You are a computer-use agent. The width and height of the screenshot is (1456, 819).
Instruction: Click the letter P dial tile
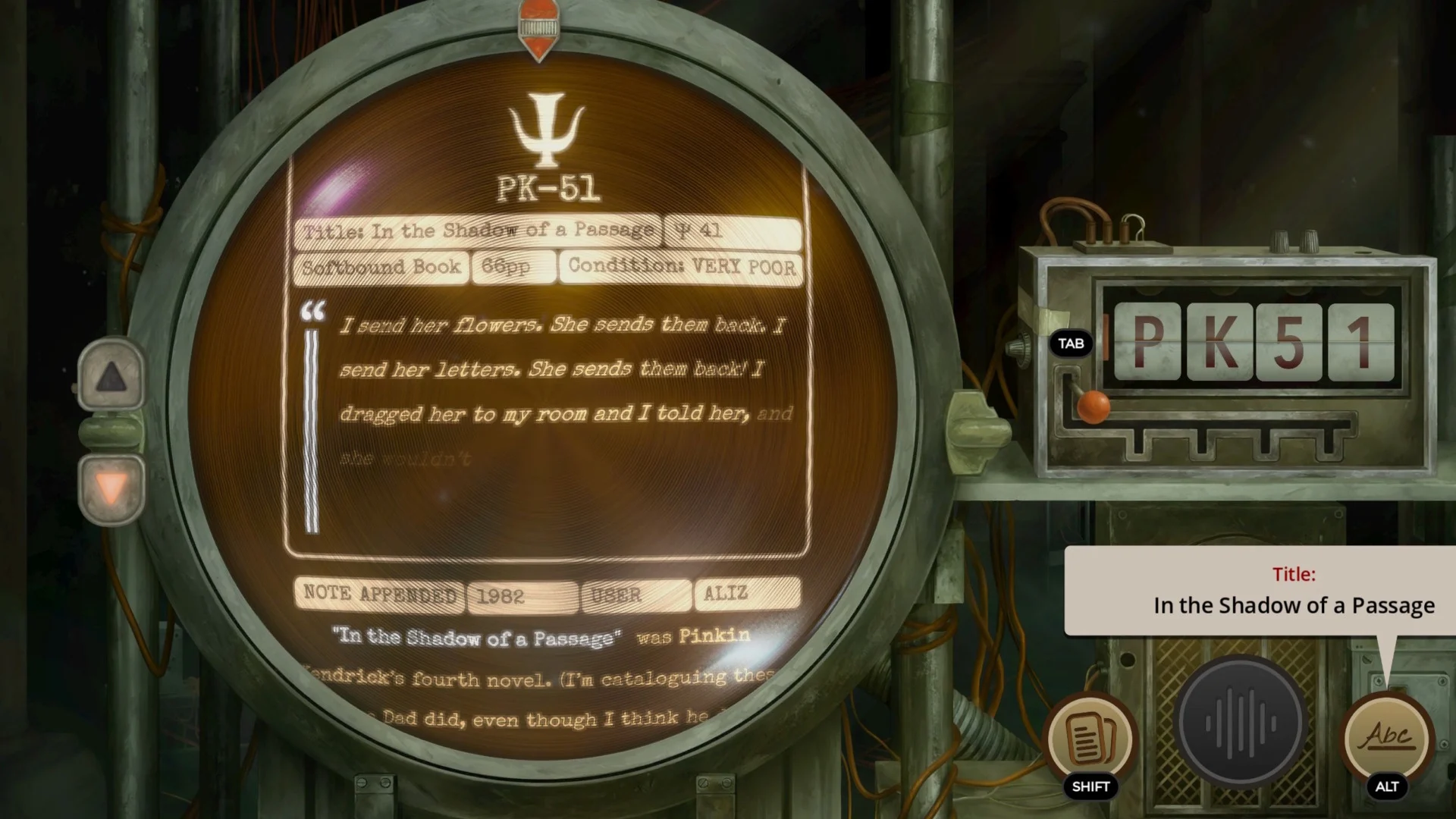[1147, 341]
